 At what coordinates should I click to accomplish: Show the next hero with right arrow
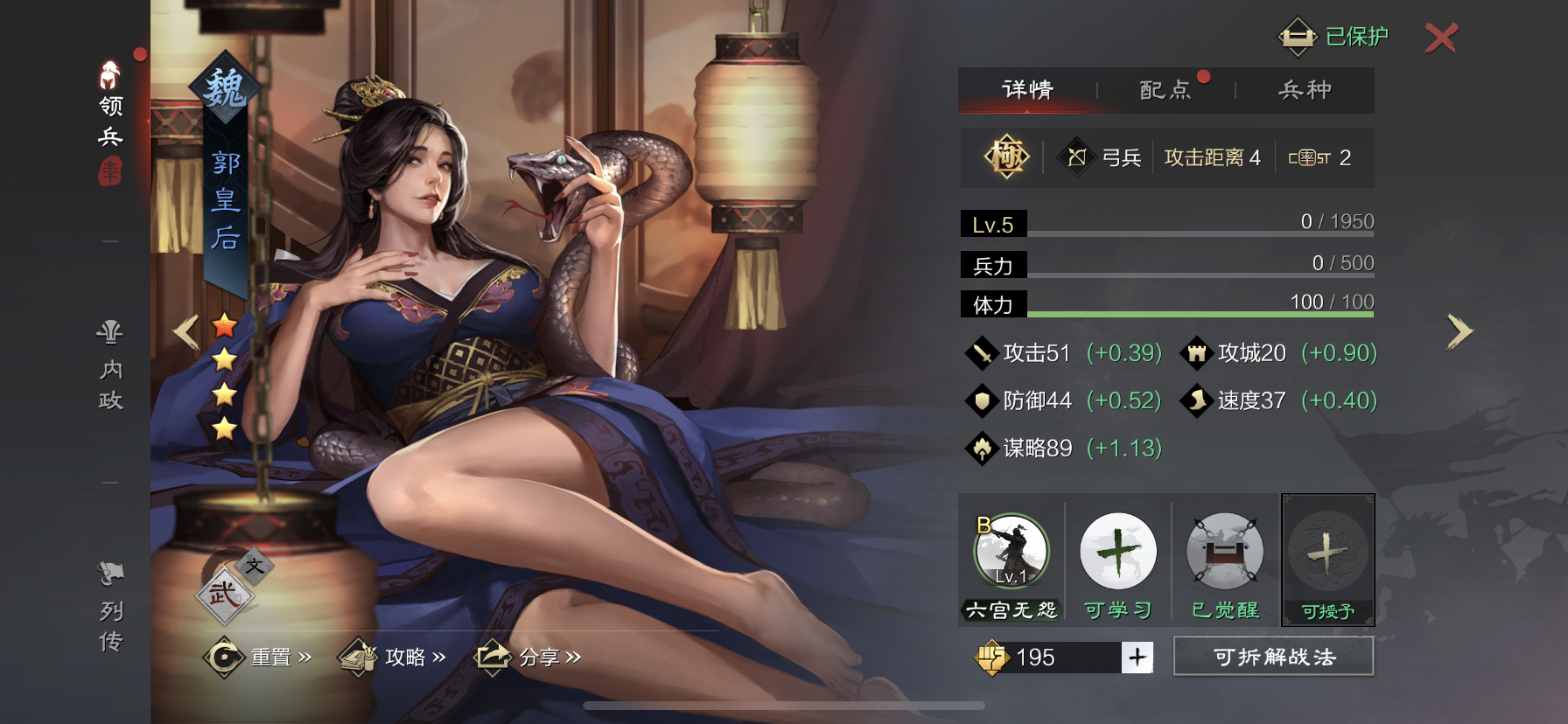pyautogui.click(x=1459, y=331)
